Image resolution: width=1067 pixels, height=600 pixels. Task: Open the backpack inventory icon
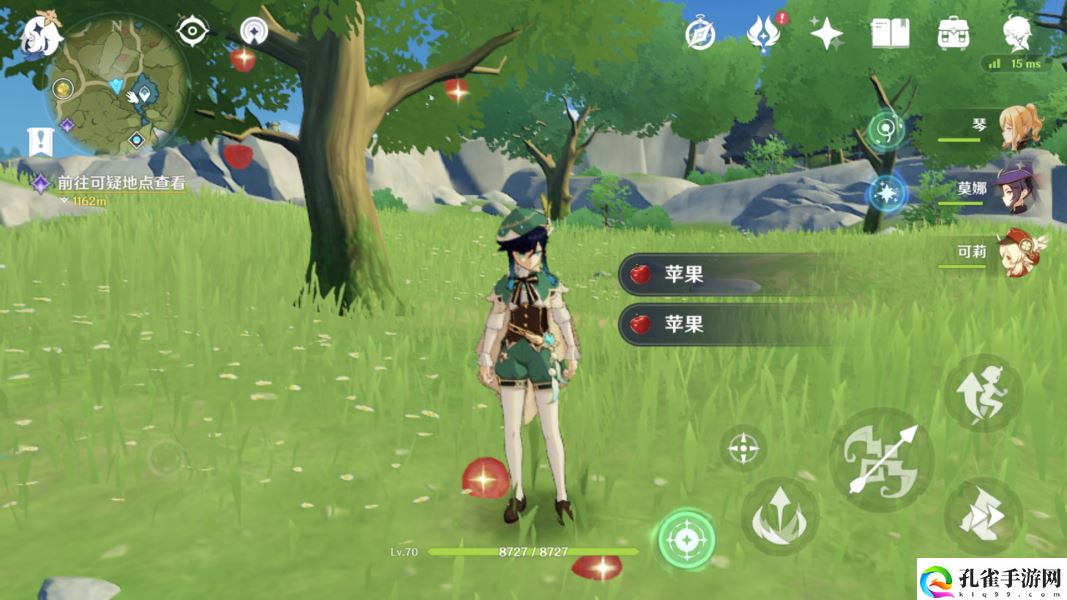point(953,34)
